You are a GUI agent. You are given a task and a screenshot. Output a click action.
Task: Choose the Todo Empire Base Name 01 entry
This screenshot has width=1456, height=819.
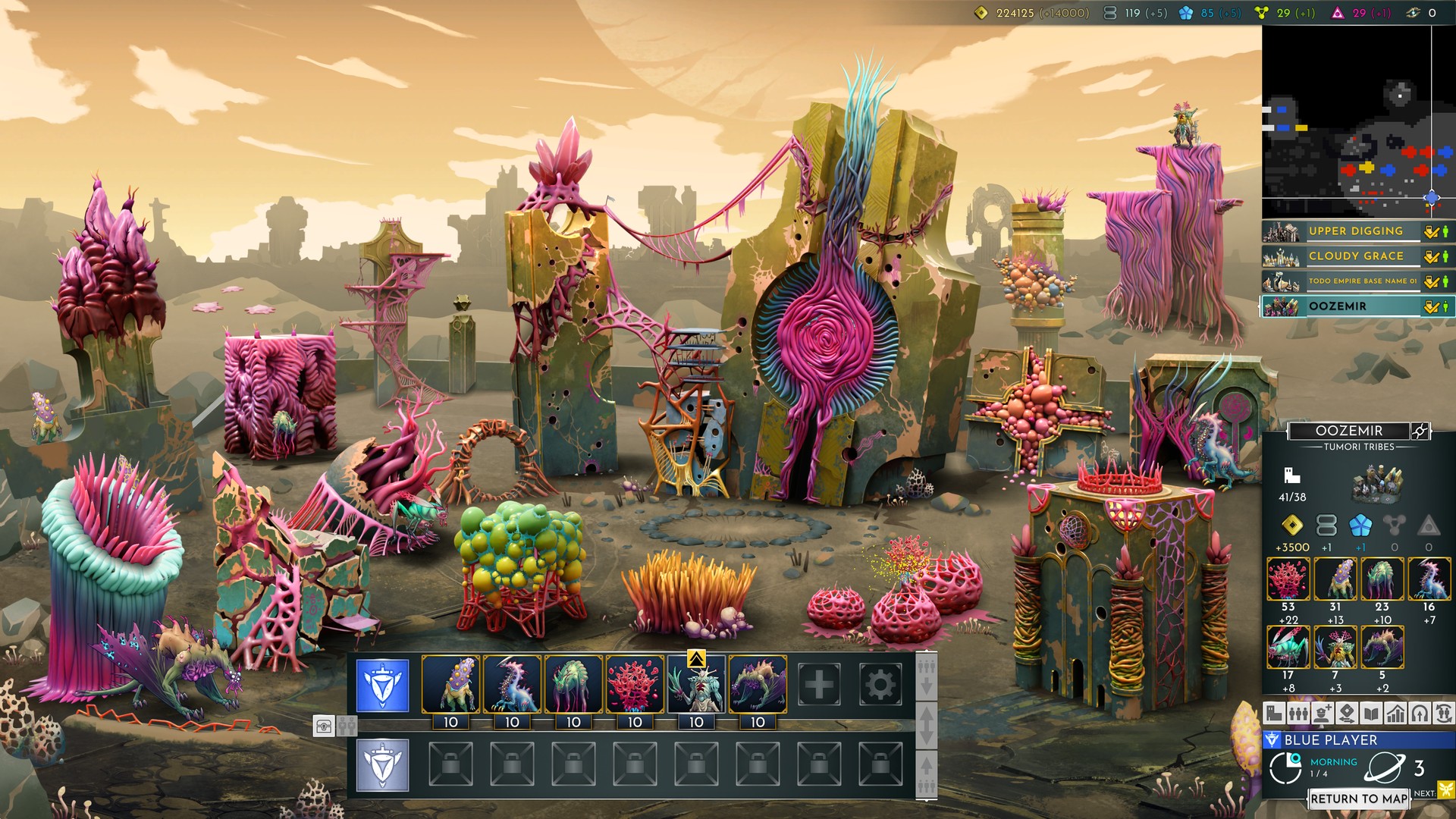(1354, 281)
